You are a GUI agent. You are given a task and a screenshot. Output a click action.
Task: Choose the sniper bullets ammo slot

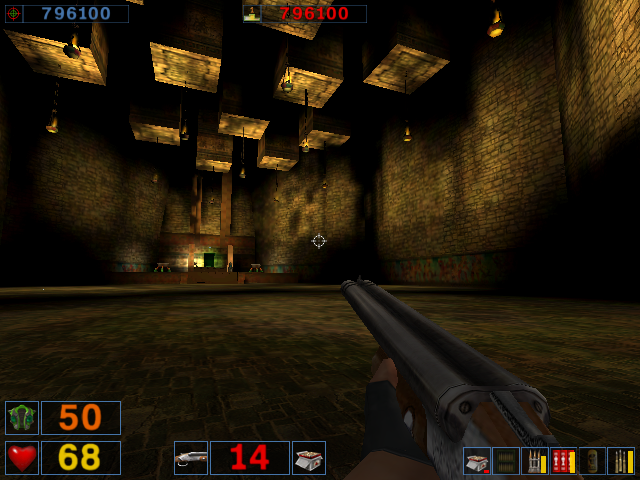620,461
